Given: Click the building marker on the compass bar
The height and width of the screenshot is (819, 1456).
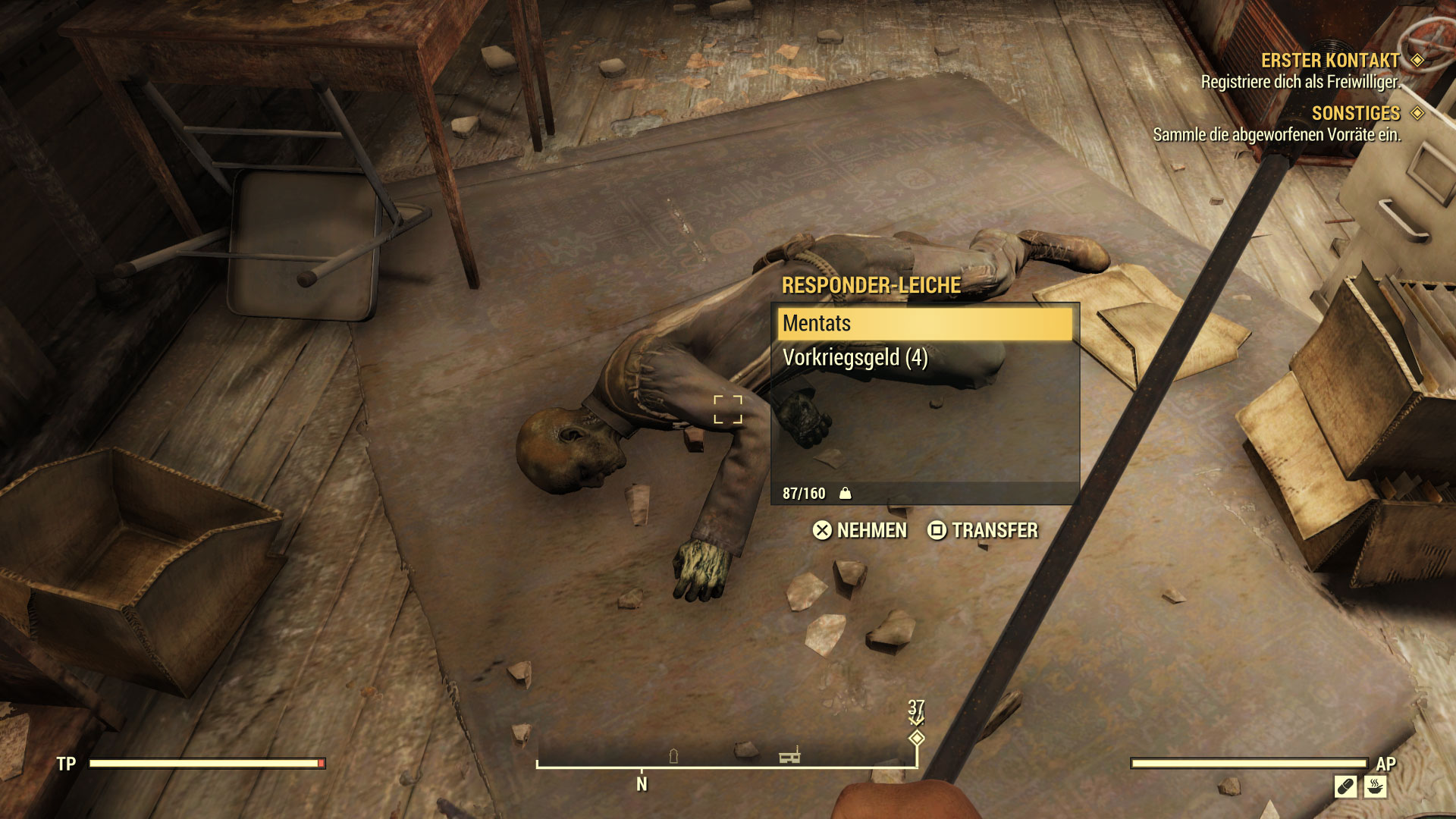Looking at the screenshot, I should point(789,756).
